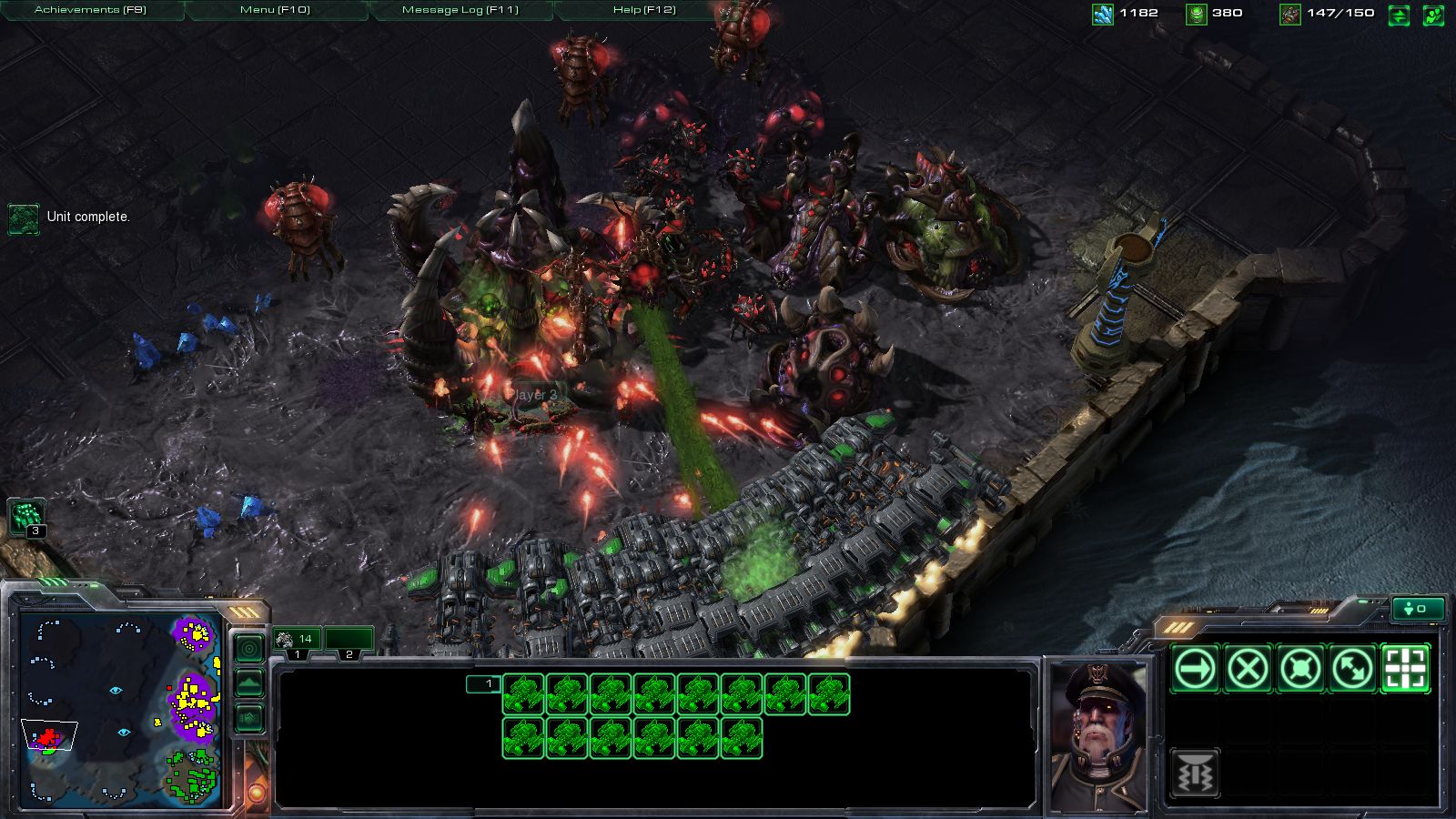Click the commander unit portrait

[1097, 735]
